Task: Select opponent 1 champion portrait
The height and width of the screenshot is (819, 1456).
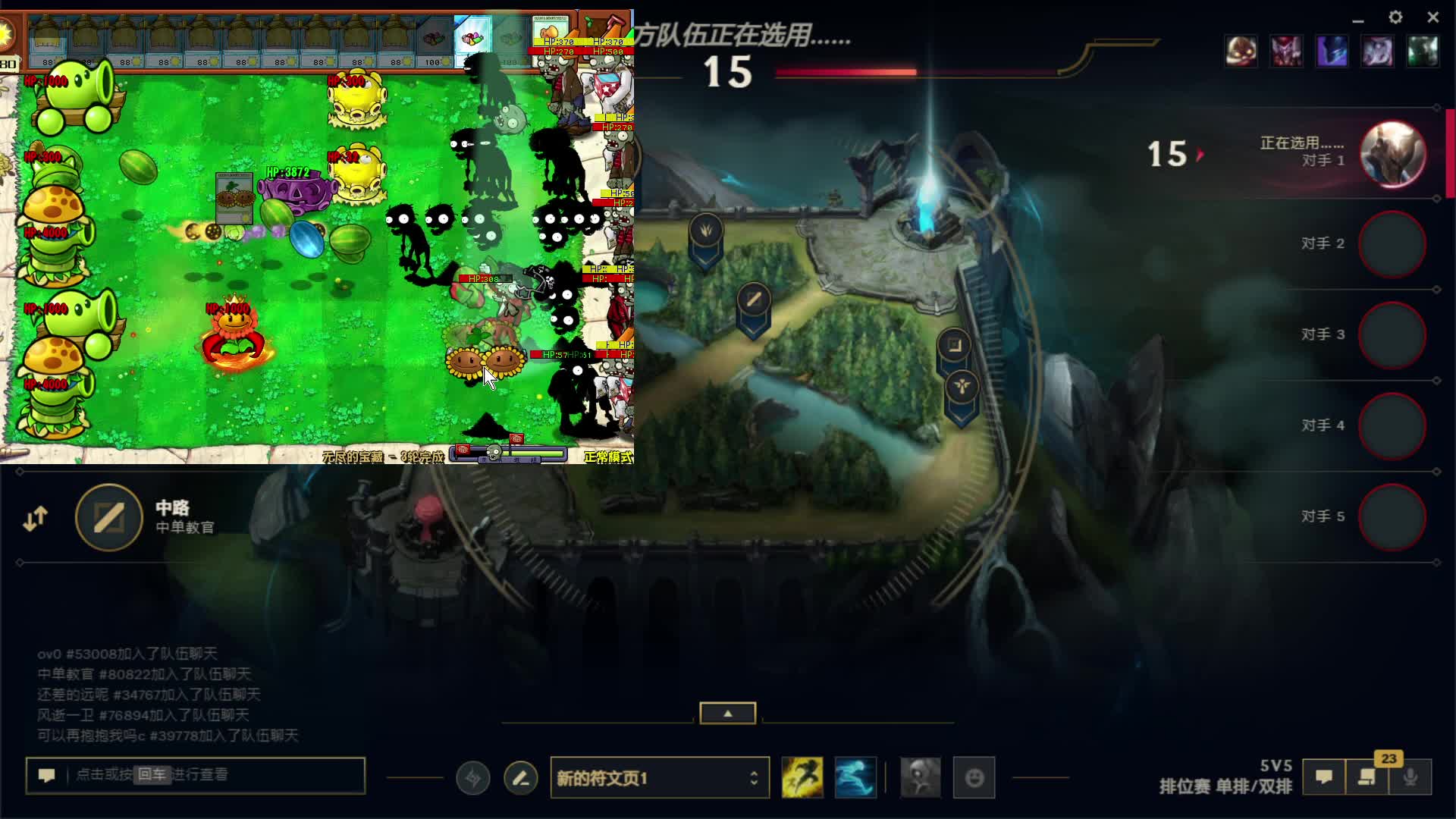Action: [1392, 154]
